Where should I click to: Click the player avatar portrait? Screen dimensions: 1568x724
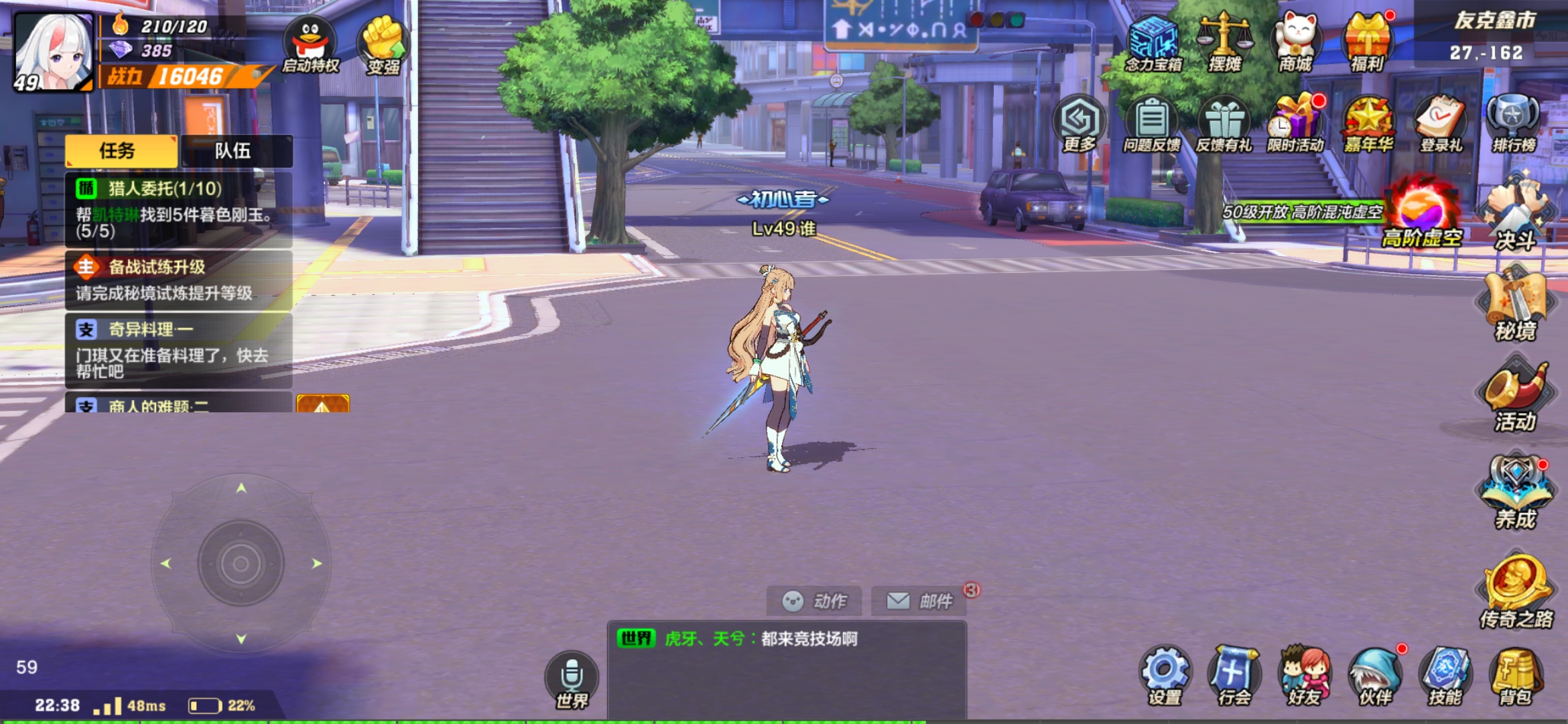(x=54, y=51)
